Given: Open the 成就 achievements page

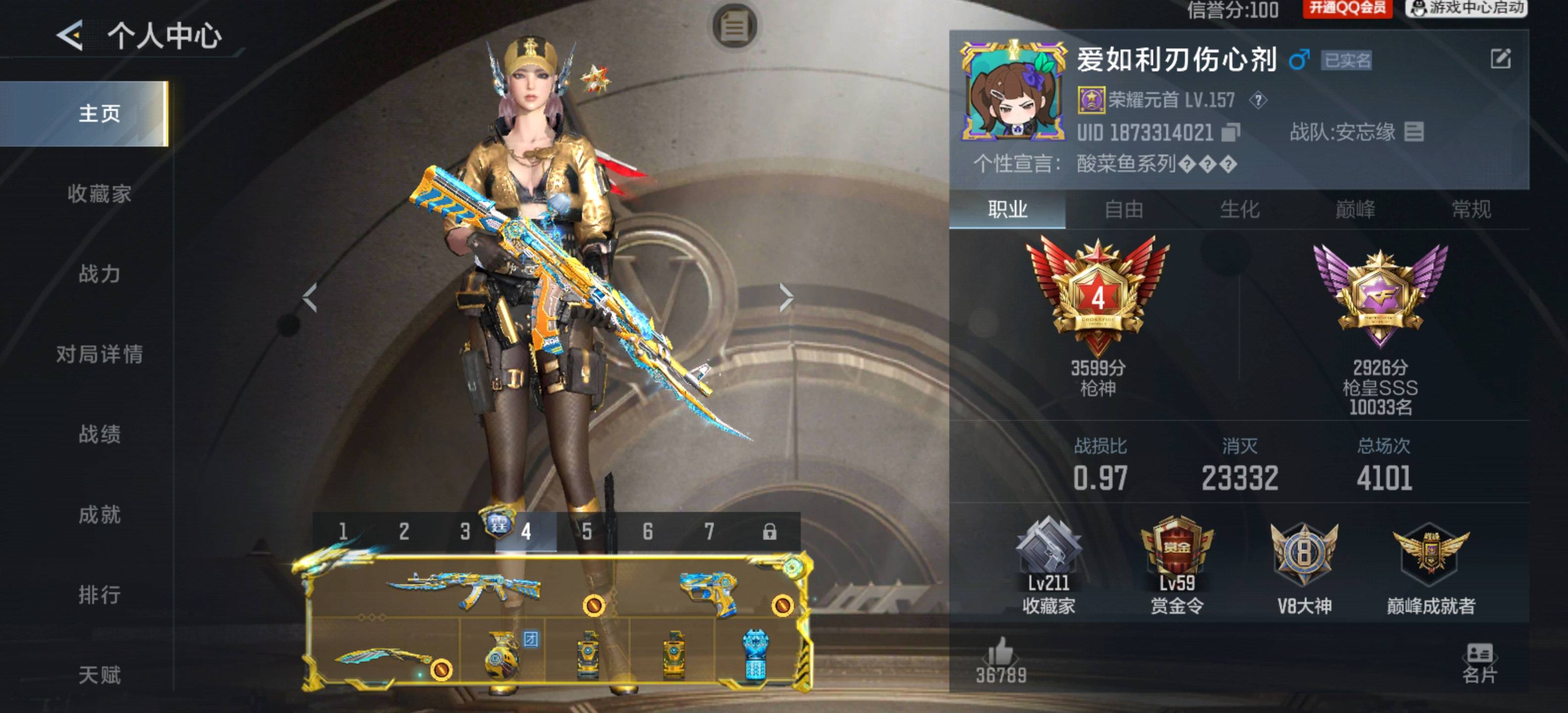Looking at the screenshot, I should pyautogui.click(x=99, y=514).
